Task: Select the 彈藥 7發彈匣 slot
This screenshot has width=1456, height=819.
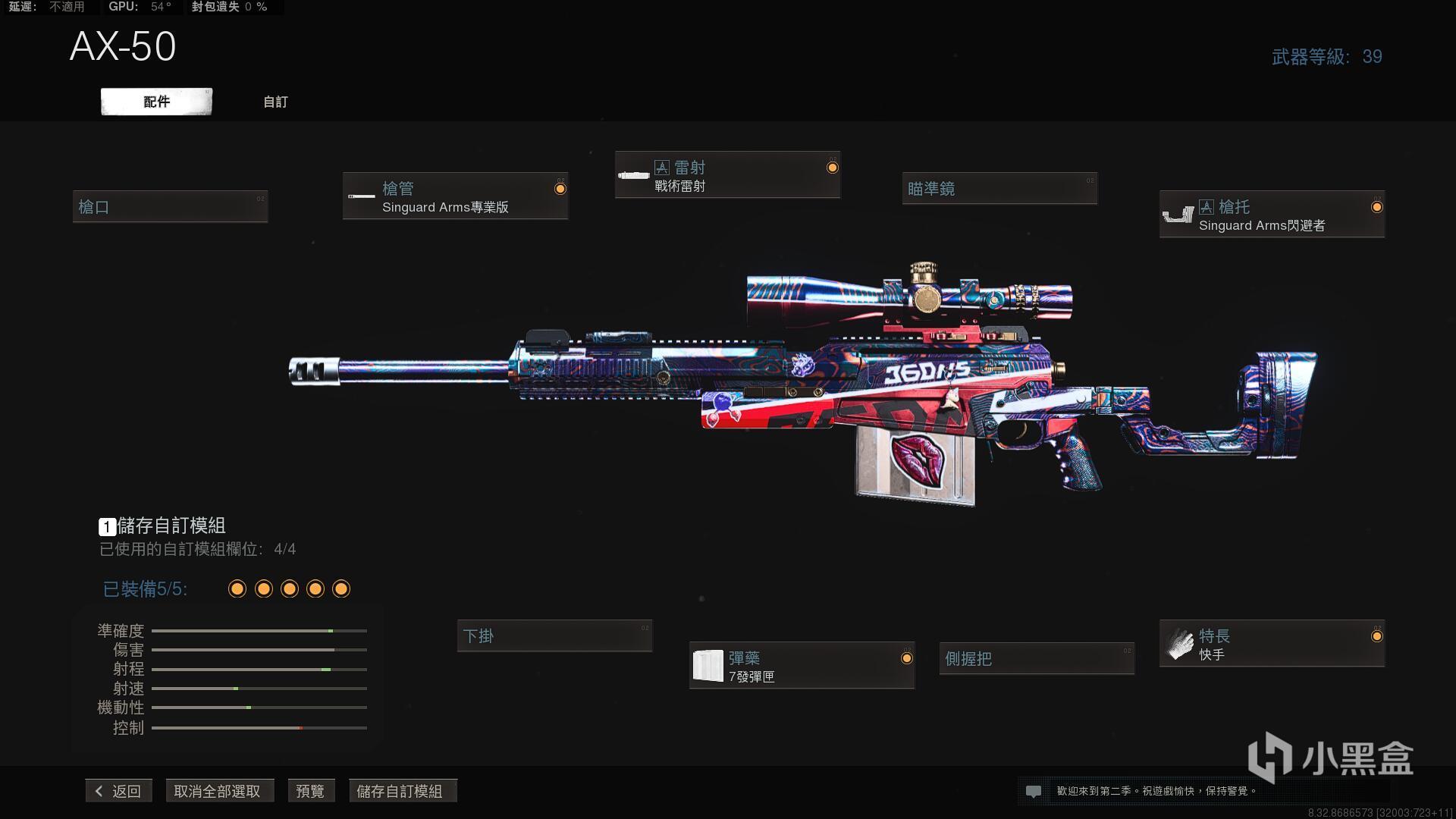Action: [802, 667]
